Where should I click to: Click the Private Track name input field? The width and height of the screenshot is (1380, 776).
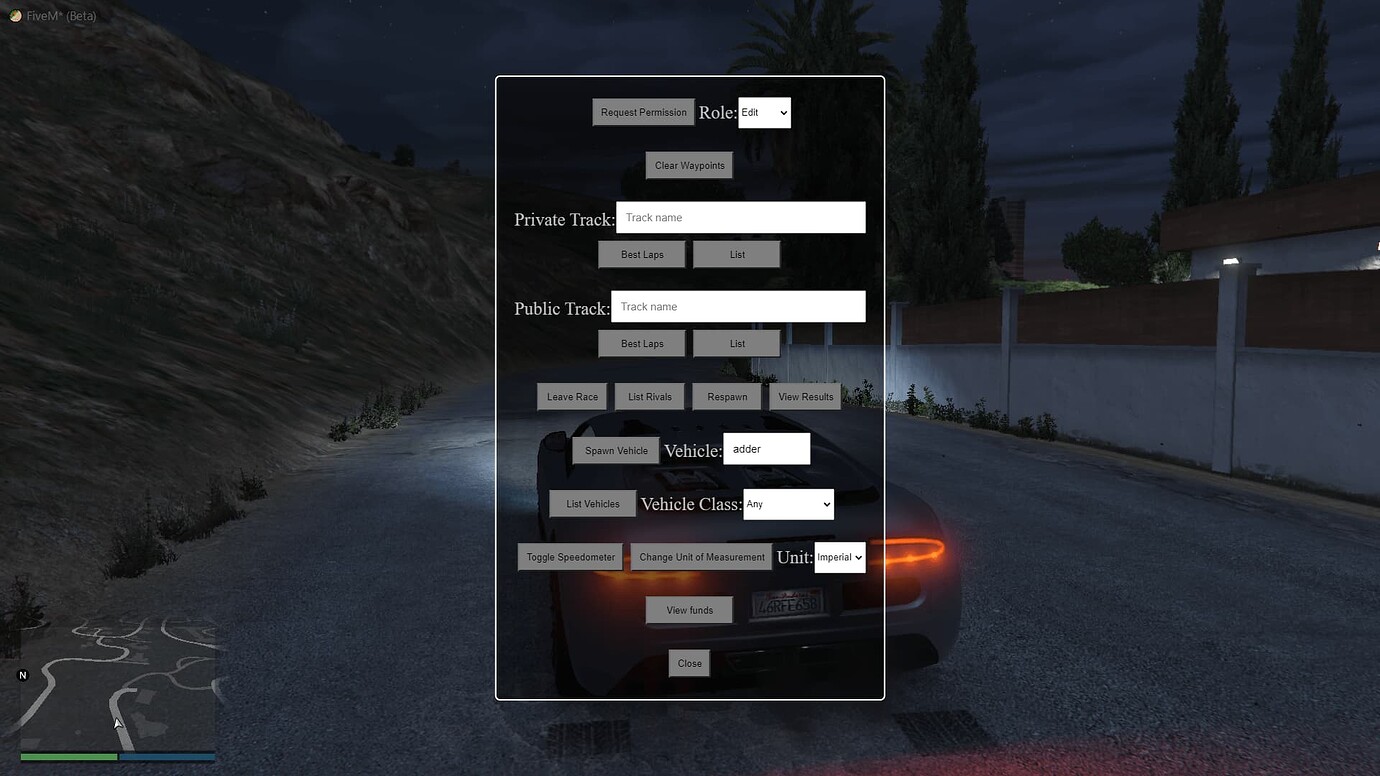click(x=740, y=217)
